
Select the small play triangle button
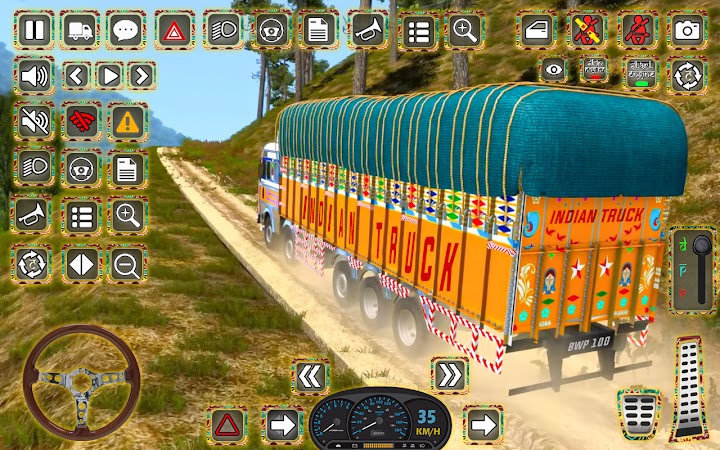[x=109, y=75]
